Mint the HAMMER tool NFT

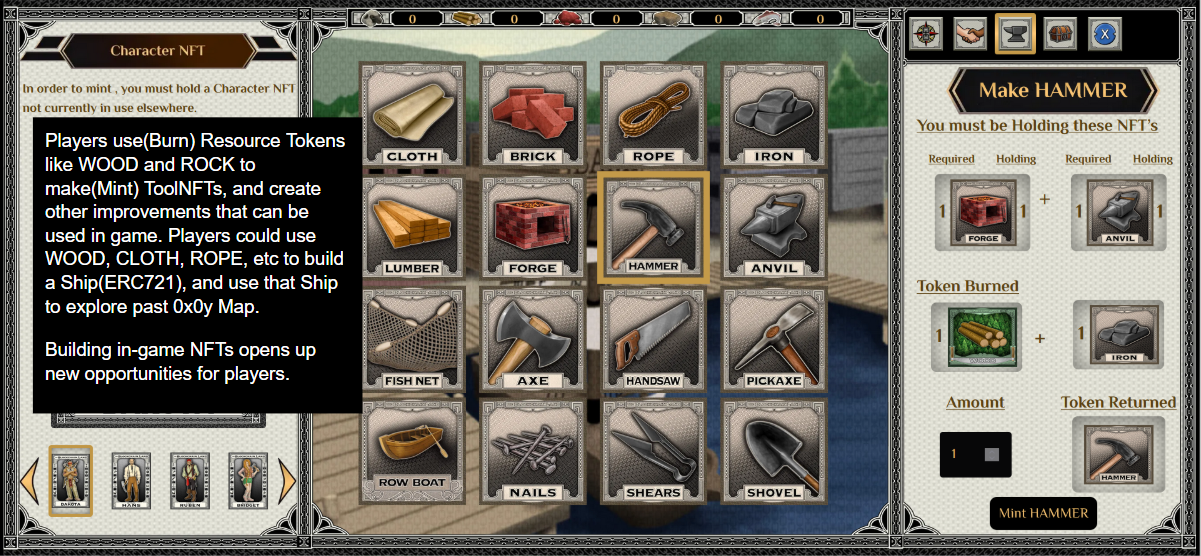click(x=1043, y=513)
